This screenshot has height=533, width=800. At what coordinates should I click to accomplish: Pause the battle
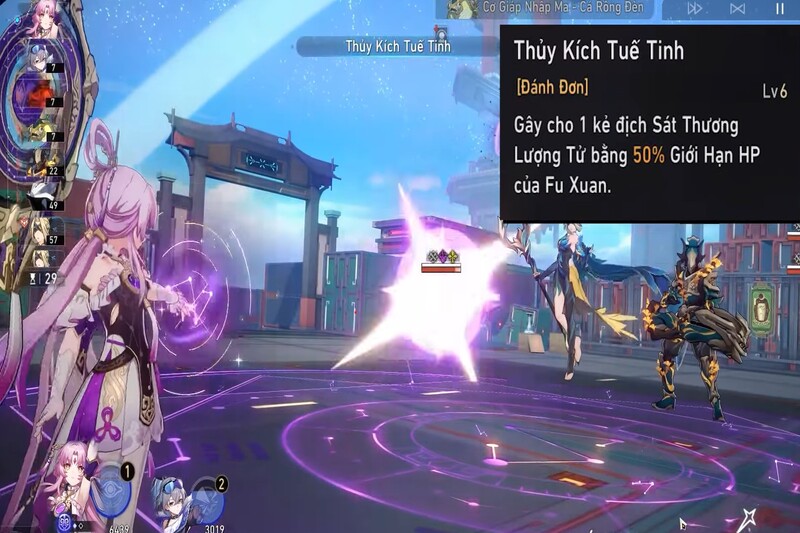780,8
